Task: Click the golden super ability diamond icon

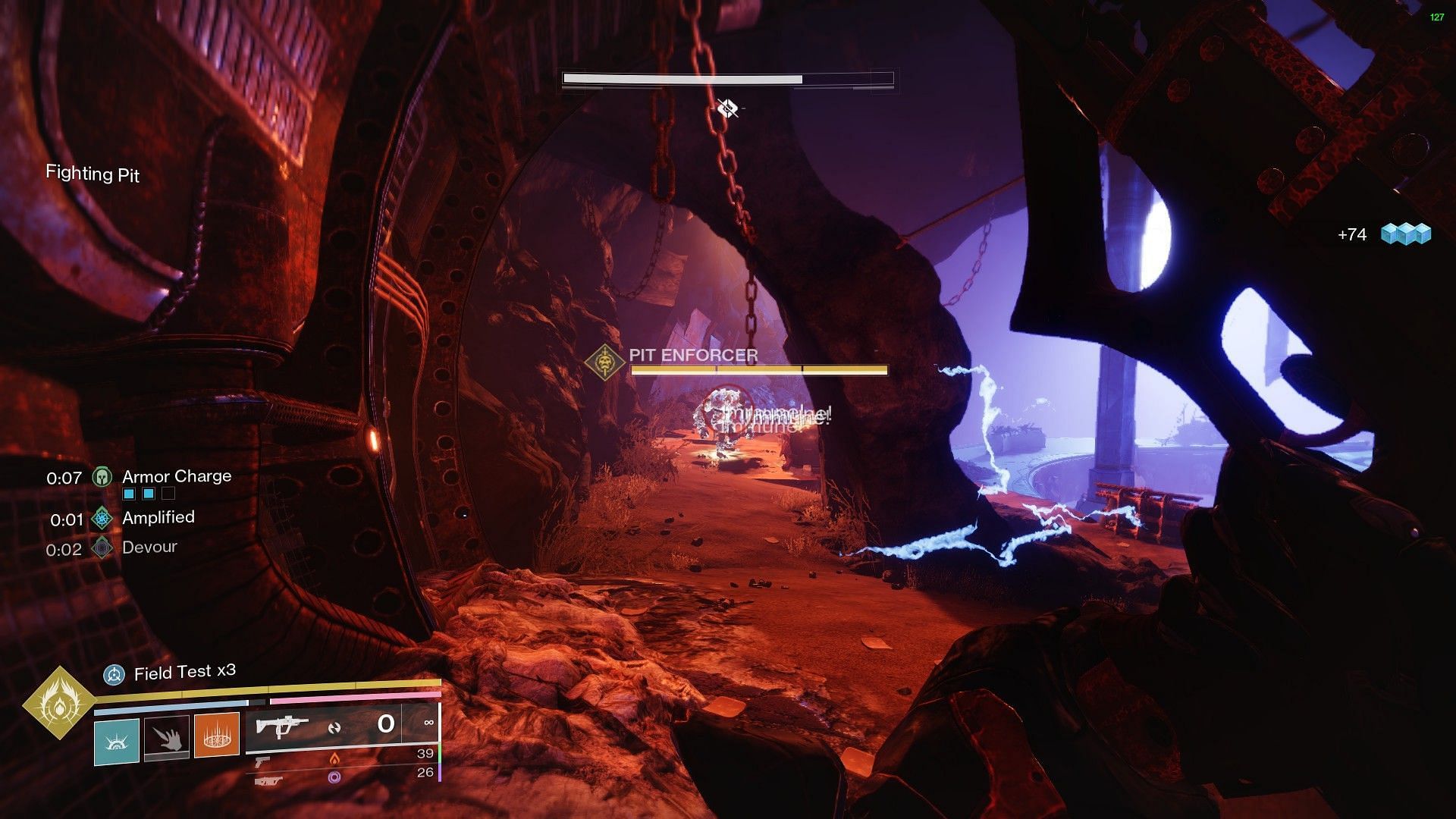Action: 58,704
